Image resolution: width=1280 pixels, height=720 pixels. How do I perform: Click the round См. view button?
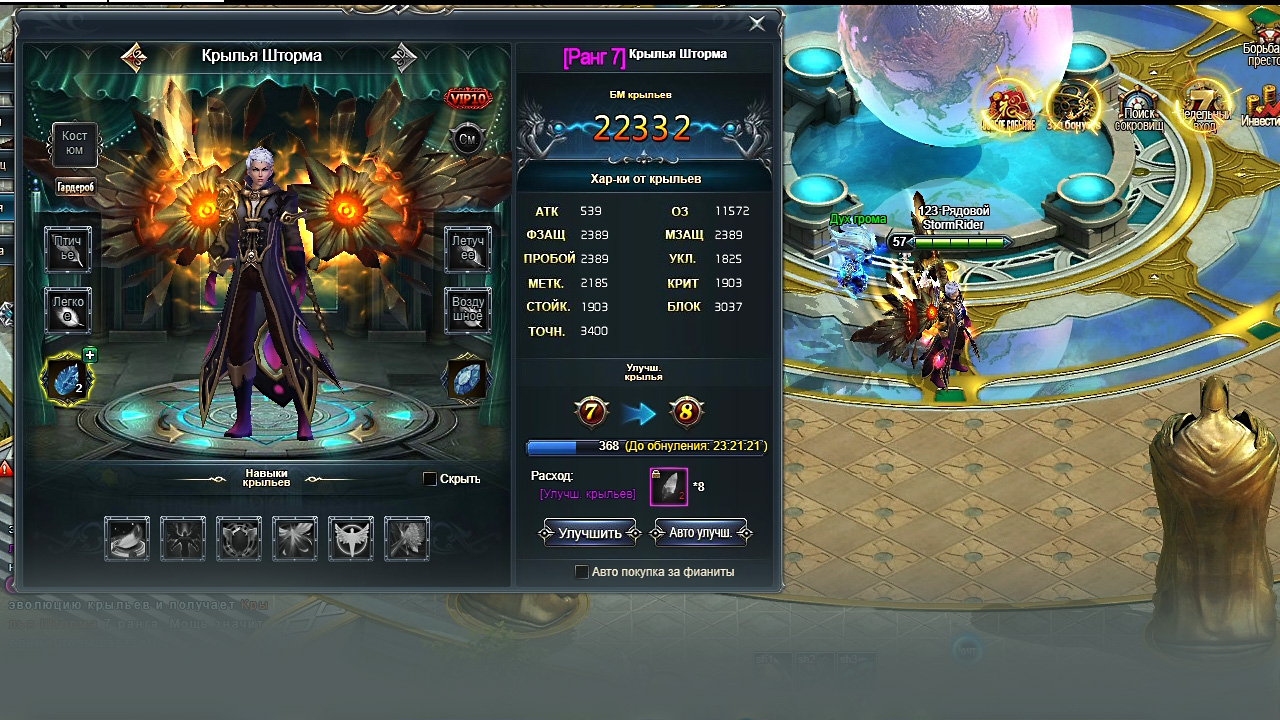[x=467, y=140]
